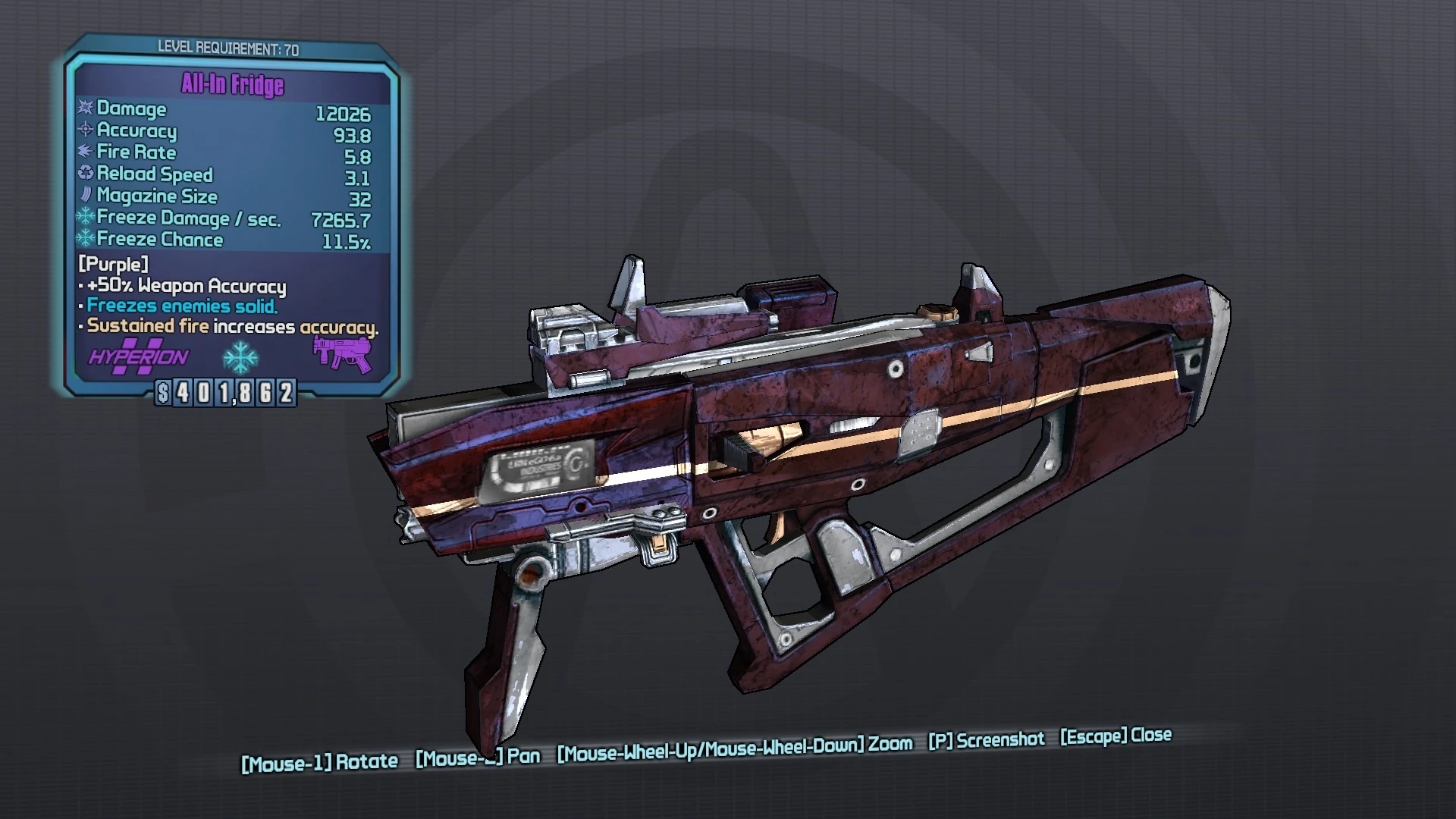Trigger the [P] Screenshot command

pyautogui.click(x=986, y=739)
